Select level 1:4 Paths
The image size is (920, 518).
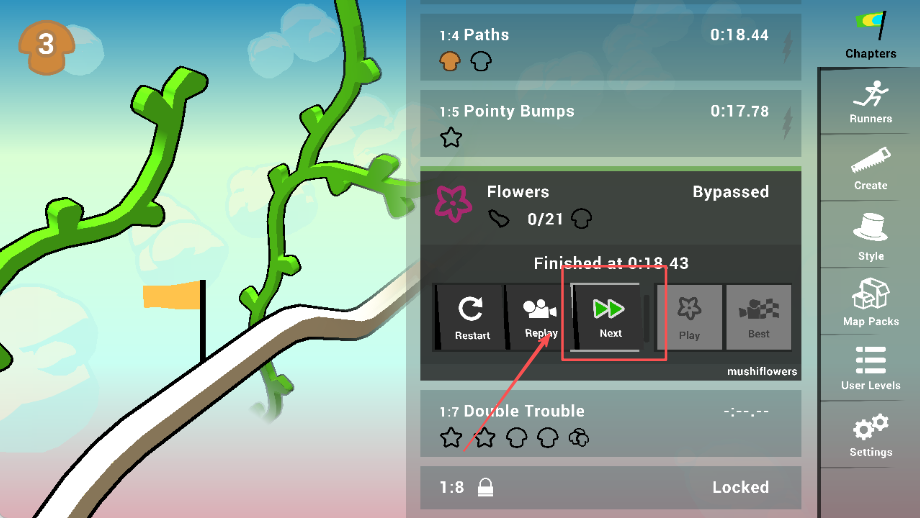coord(610,48)
